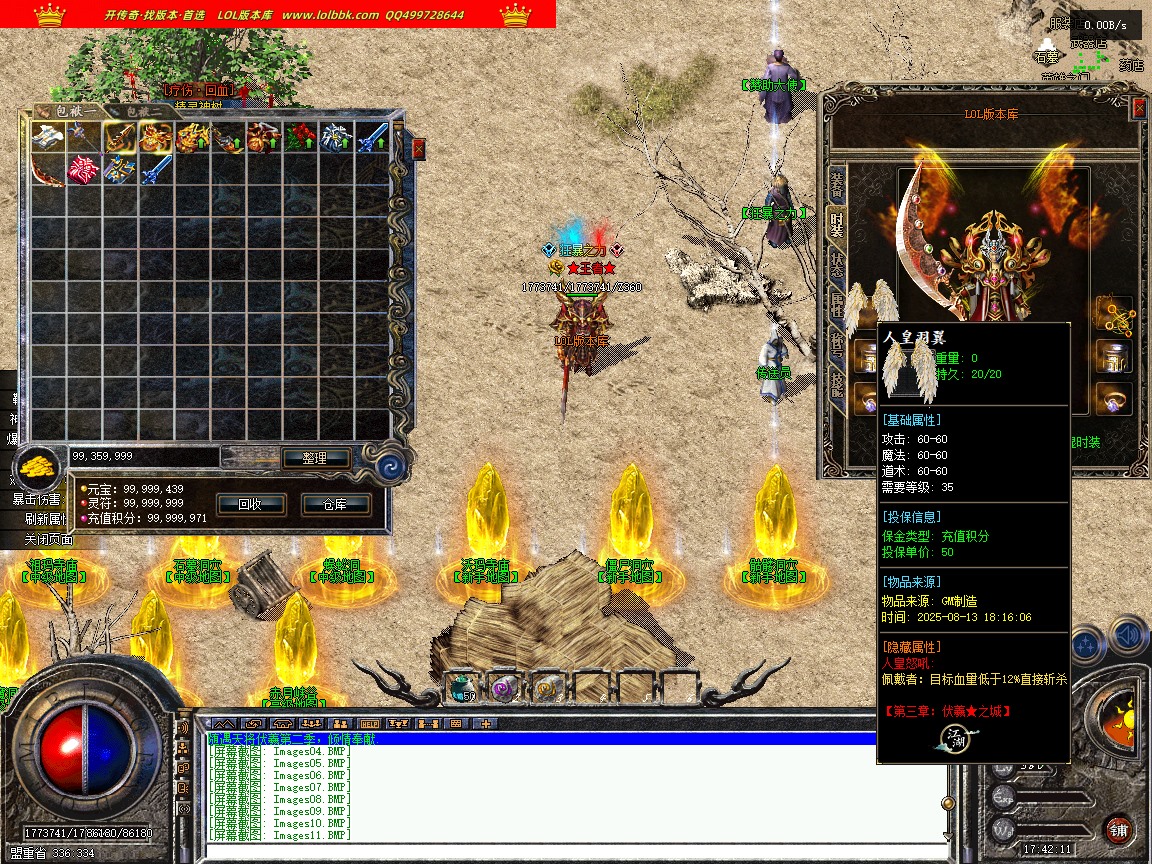Screen dimensions: 1152x864
Task: Click the 整理 sort button
Action: (314, 458)
